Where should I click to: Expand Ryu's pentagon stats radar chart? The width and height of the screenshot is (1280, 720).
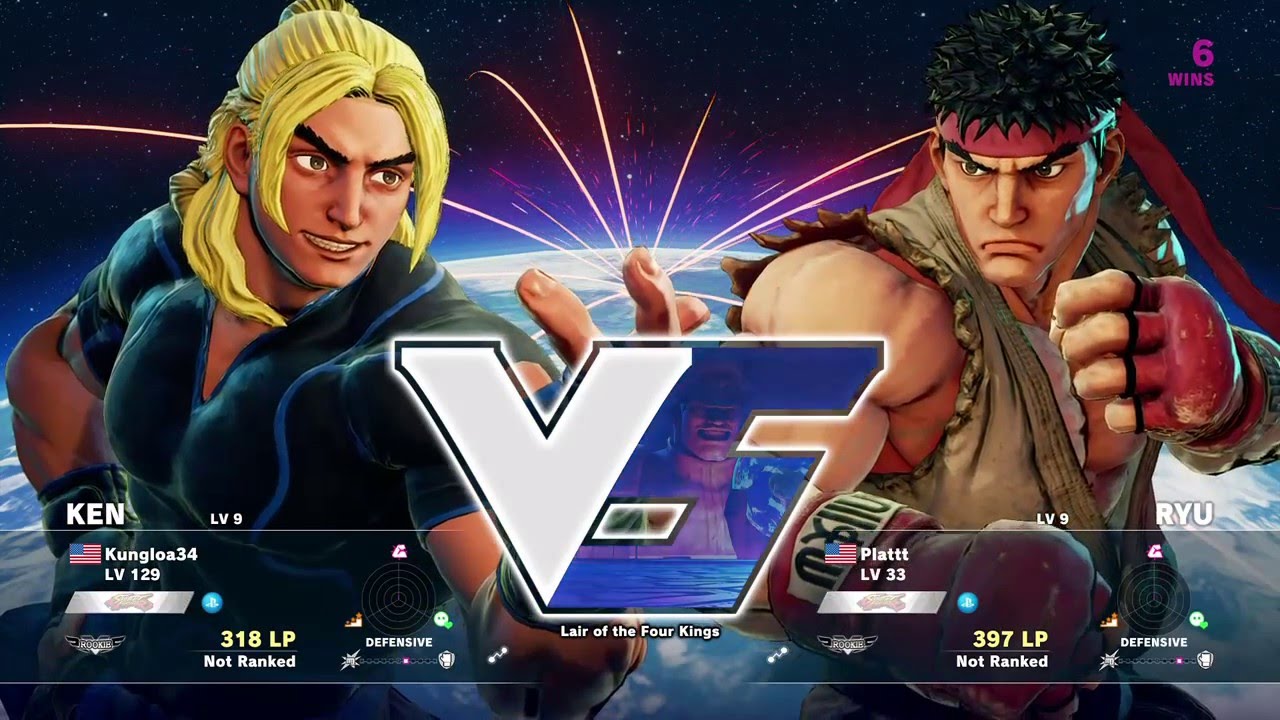(x=1154, y=598)
